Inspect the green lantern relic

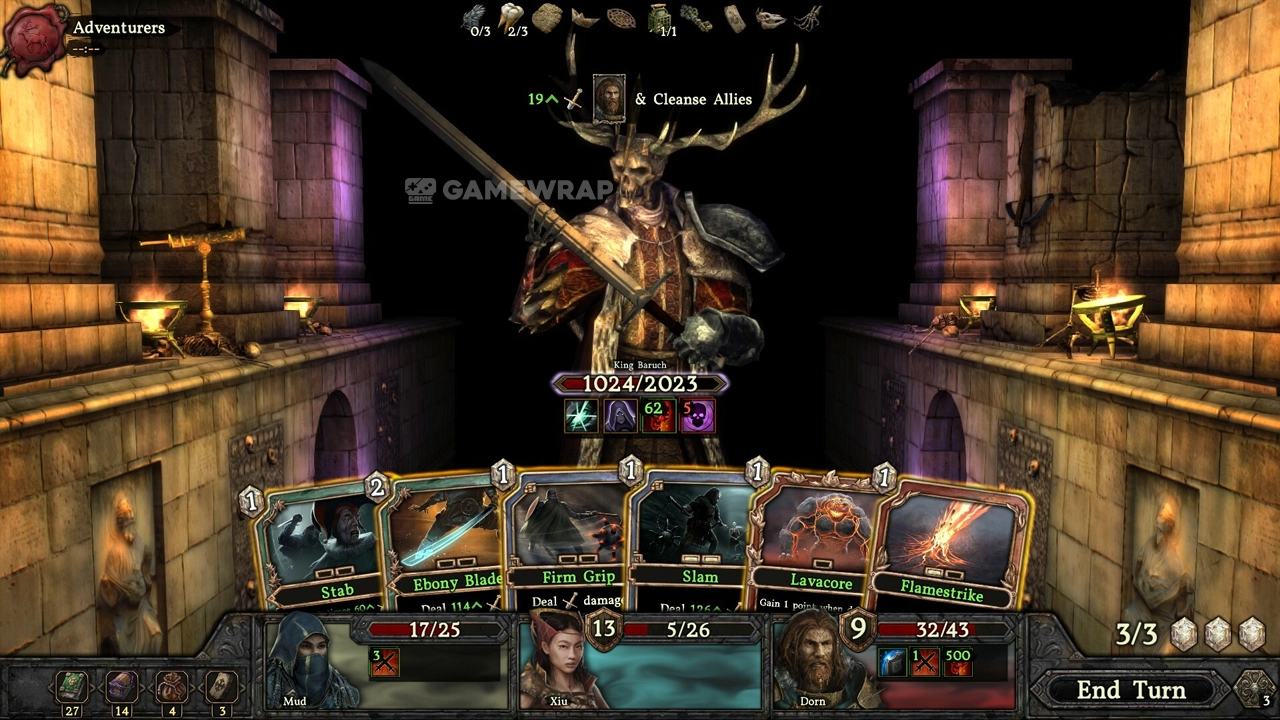tap(657, 17)
